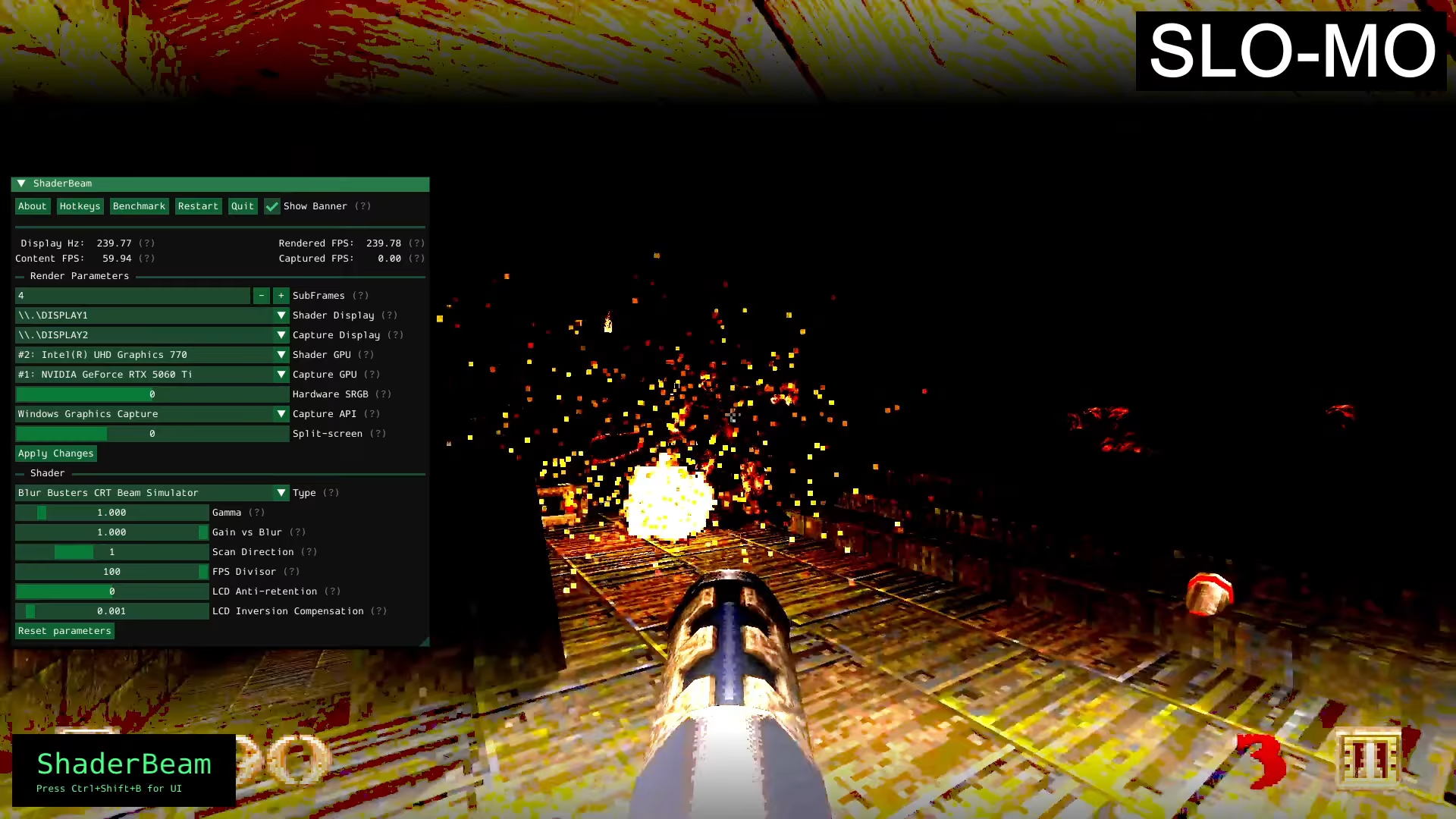Open the Display Hz help icon
This screenshot has height=819, width=1456.
pyautogui.click(x=146, y=243)
